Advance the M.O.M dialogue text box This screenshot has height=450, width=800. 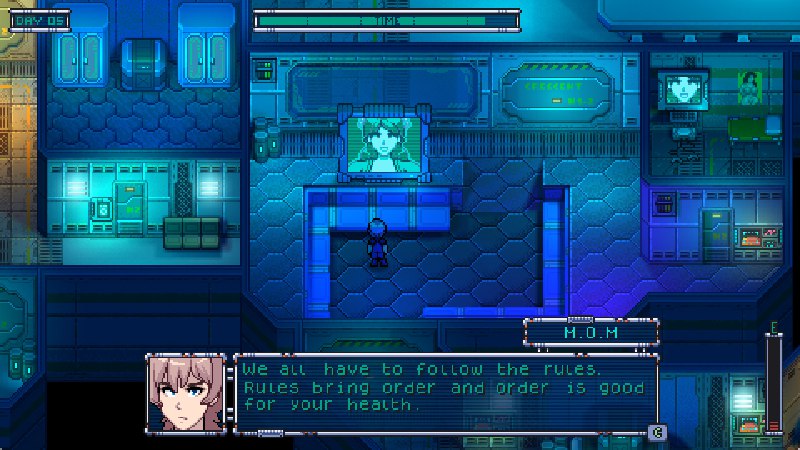point(656,432)
